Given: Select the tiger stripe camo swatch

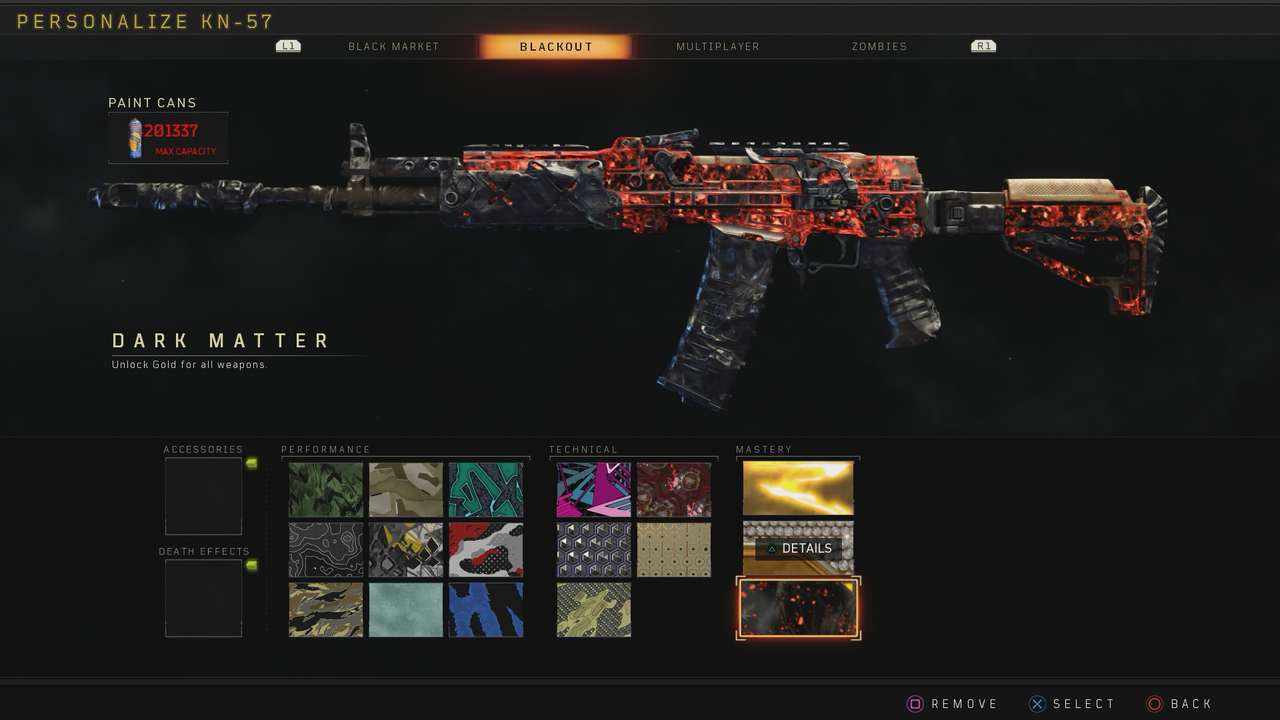Looking at the screenshot, I should tap(326, 609).
